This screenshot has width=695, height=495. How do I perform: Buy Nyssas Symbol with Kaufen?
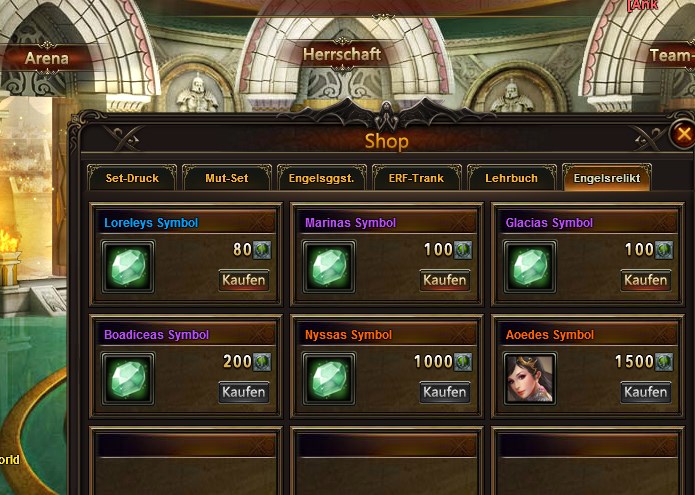tap(445, 392)
